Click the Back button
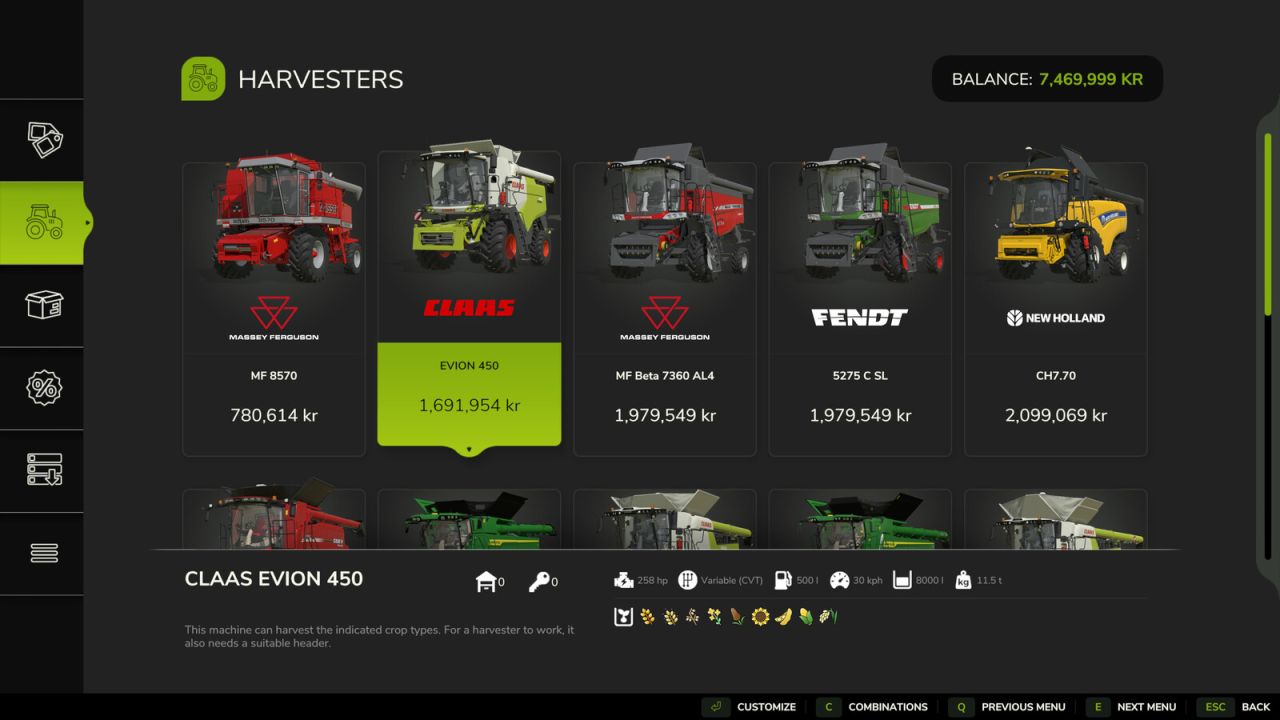Viewport: 1280px width, 720px height. pos(1237,707)
